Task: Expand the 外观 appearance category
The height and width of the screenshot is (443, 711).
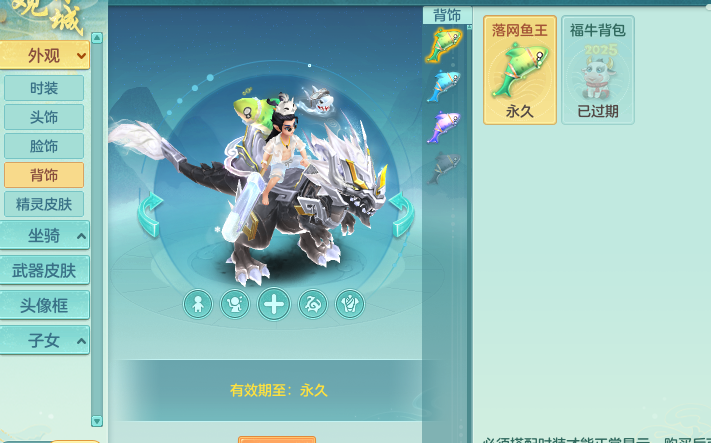Action: click(x=44, y=55)
